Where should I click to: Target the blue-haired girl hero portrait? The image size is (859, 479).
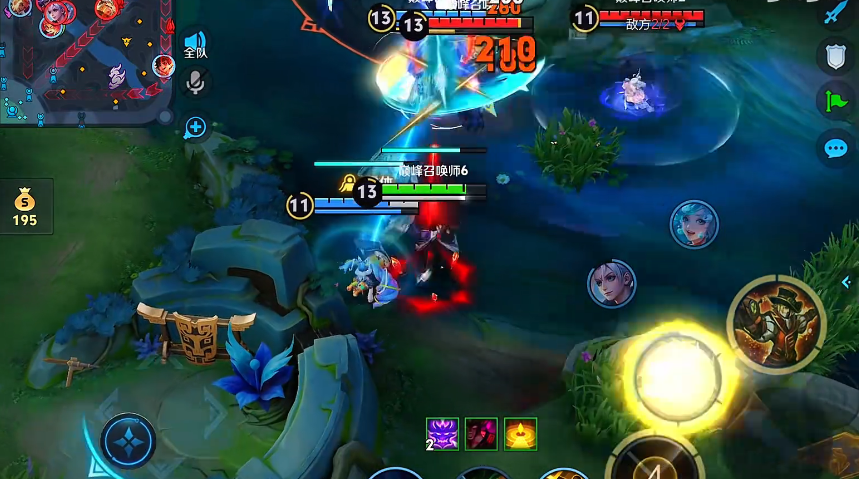(x=694, y=224)
